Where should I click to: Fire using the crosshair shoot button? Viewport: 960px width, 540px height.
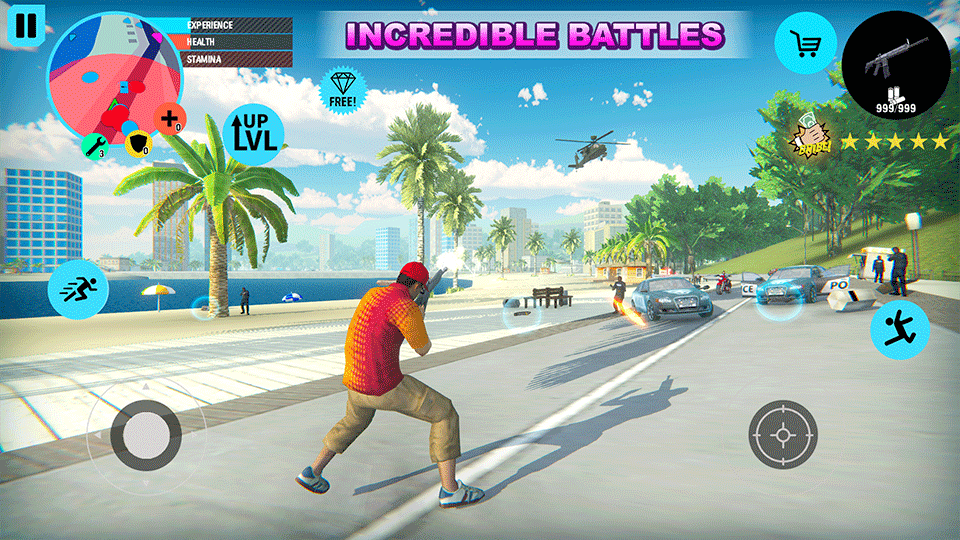pyautogui.click(x=783, y=434)
